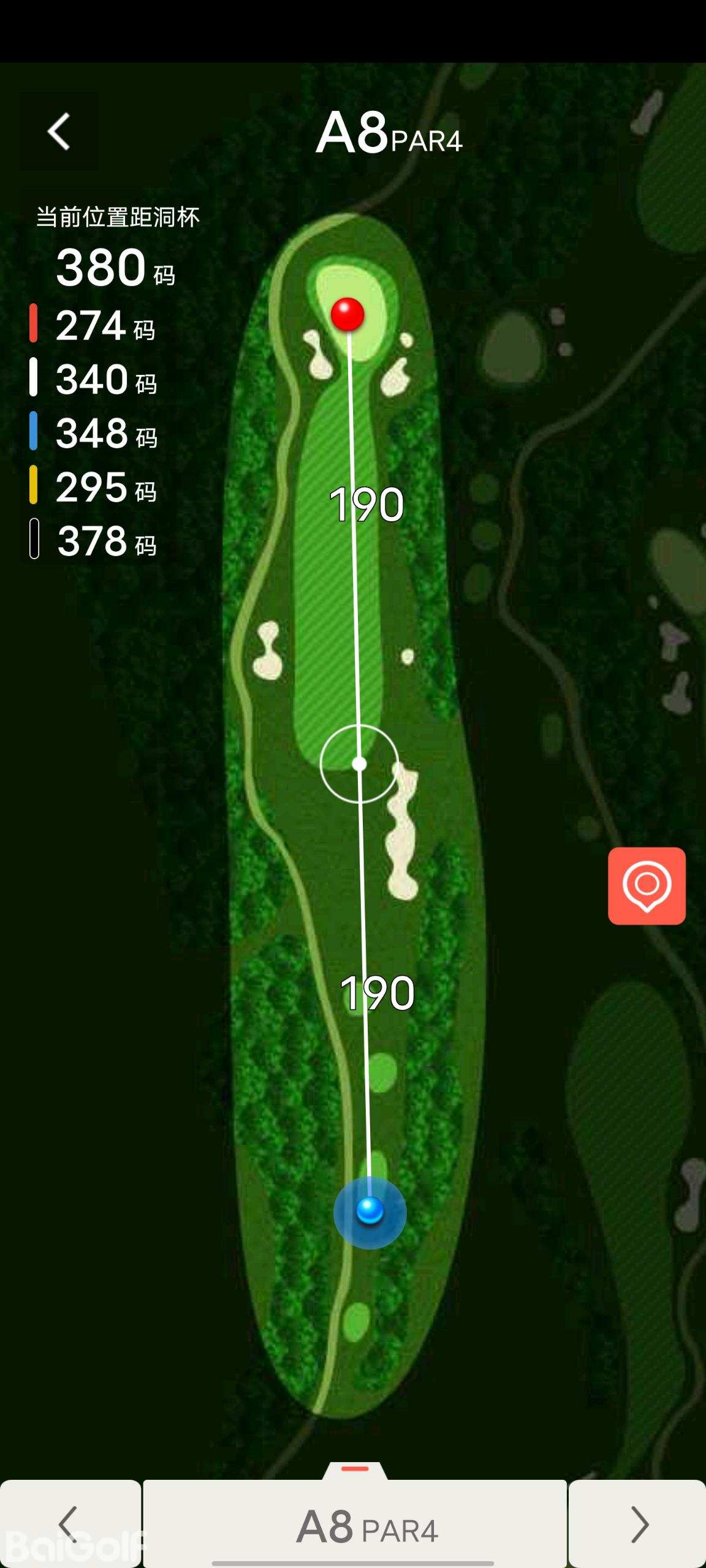Screen dimensions: 706x1568
Task: Select the red pin flag marker
Action: click(x=347, y=314)
